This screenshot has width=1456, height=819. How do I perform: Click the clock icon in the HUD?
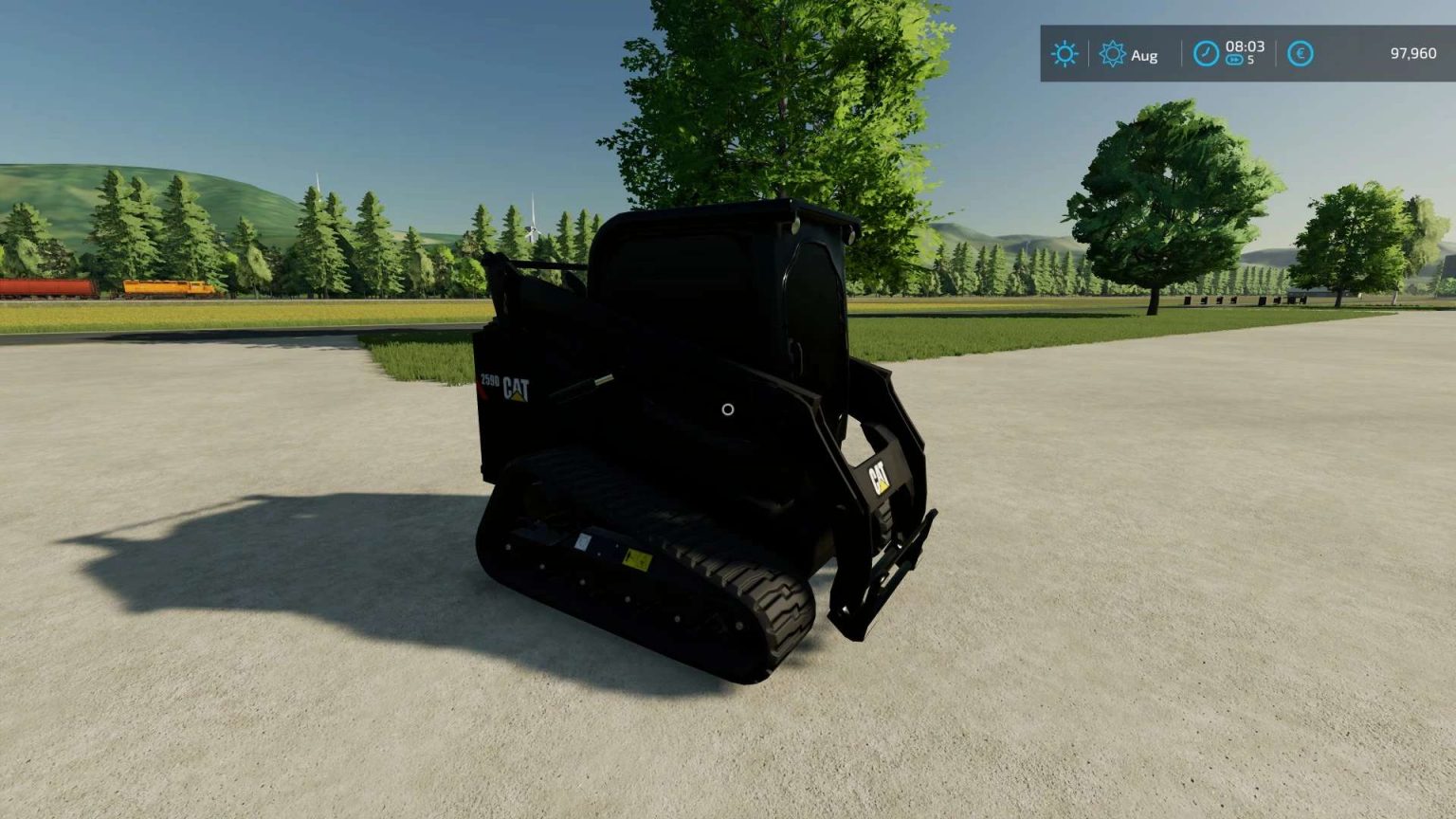coord(1206,51)
